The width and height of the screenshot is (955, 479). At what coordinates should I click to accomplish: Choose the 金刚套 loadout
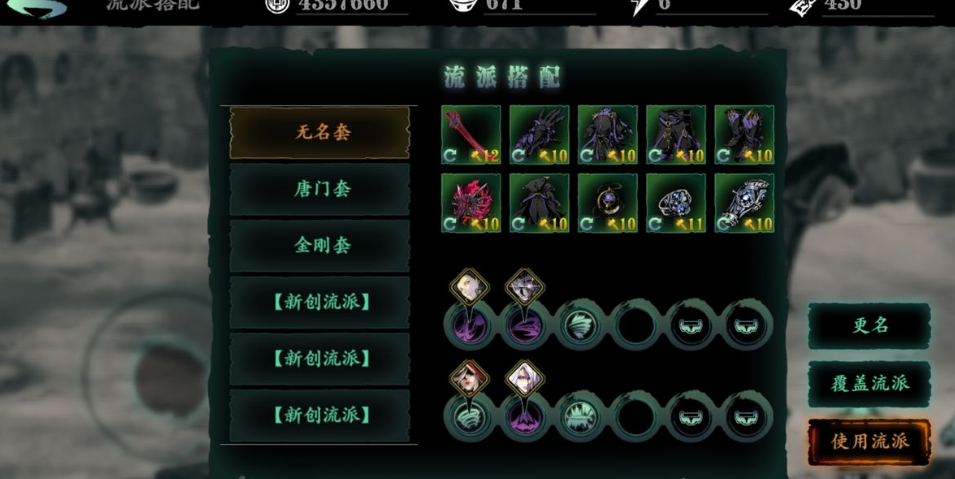322,245
